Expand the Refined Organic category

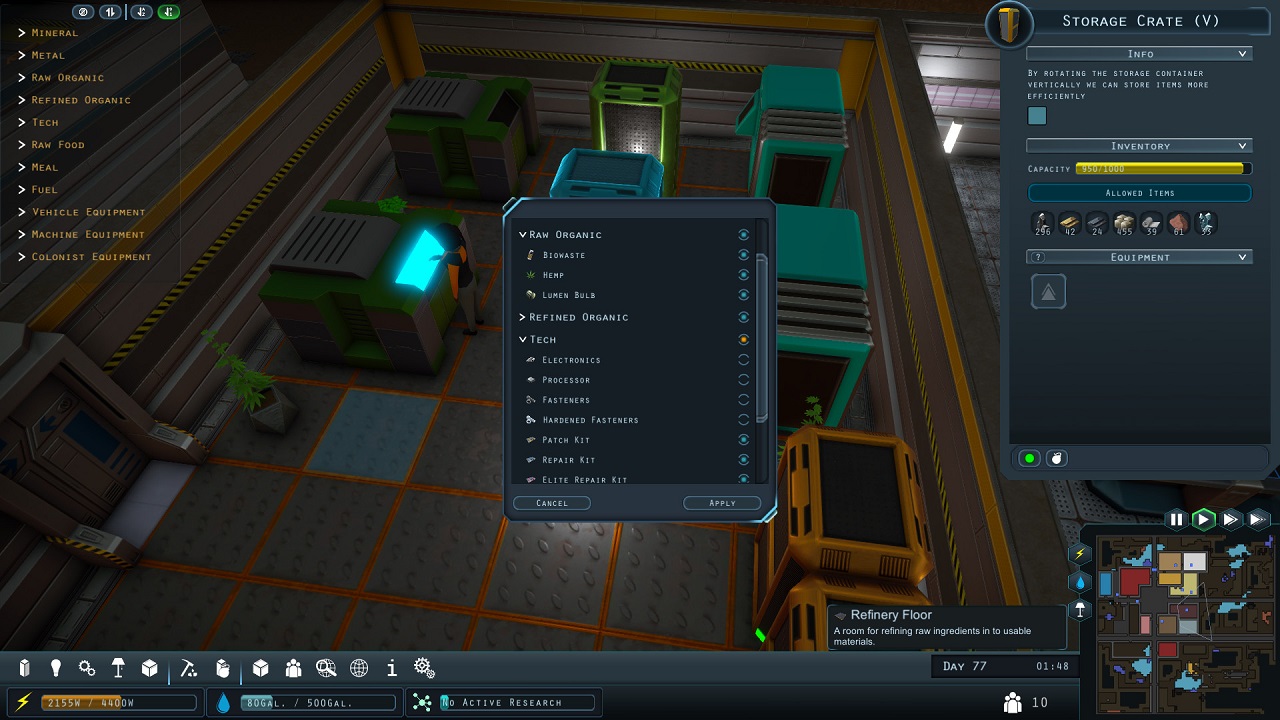[523, 317]
